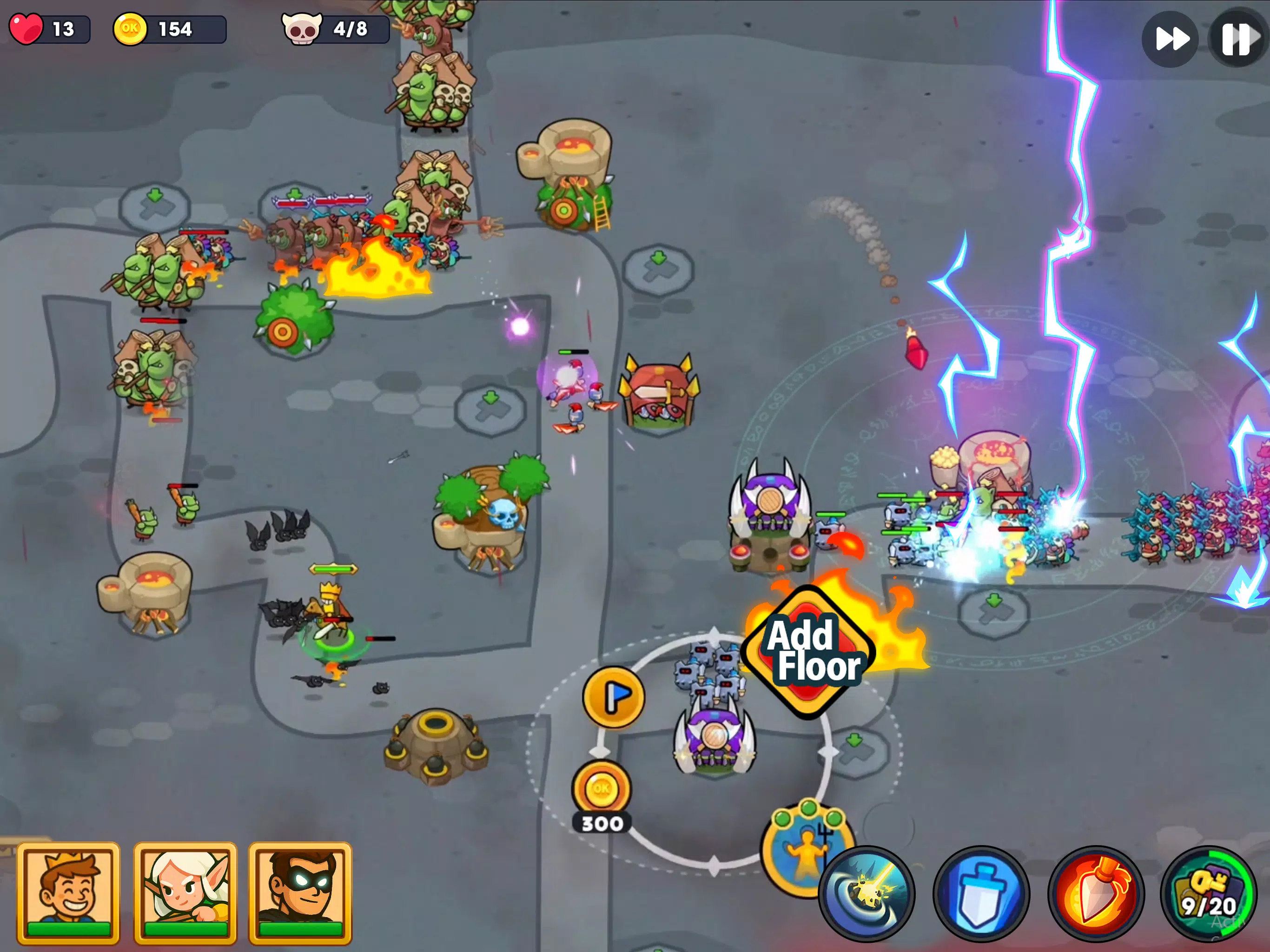The height and width of the screenshot is (952, 1270).
Task: Toggle fast-forward game speed
Action: (1170, 39)
